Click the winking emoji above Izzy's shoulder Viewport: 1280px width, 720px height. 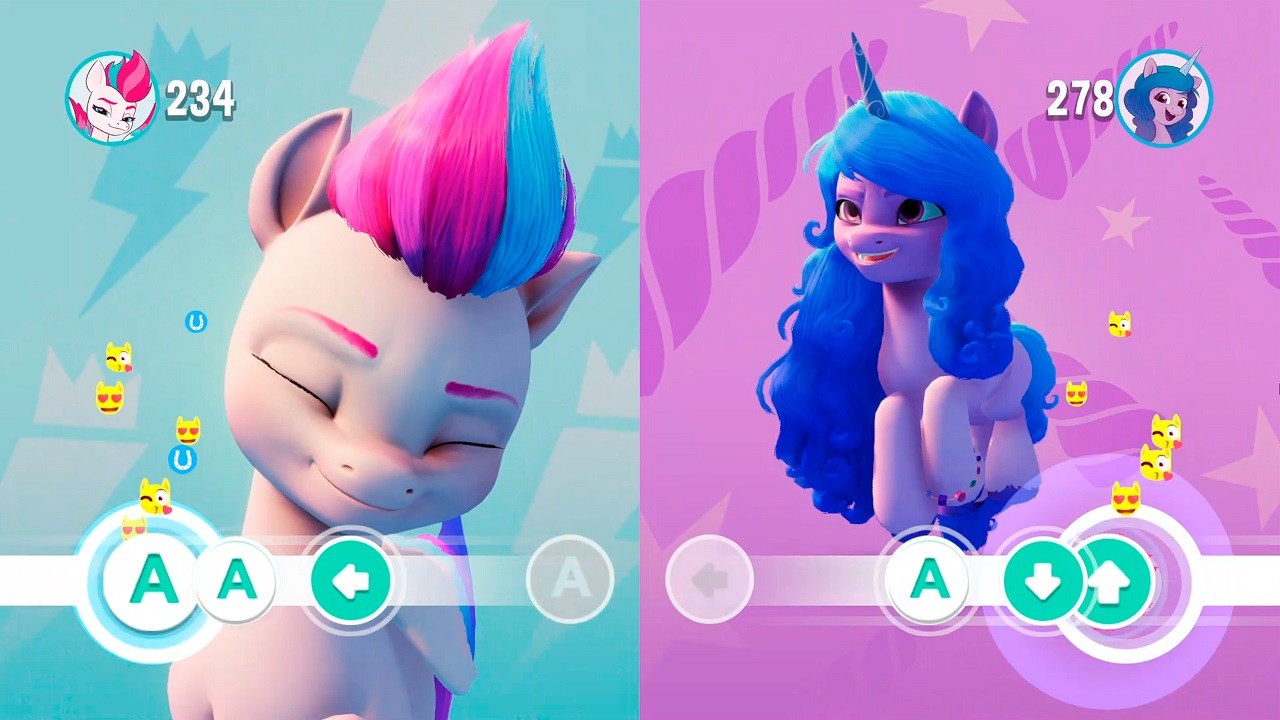[1120, 325]
